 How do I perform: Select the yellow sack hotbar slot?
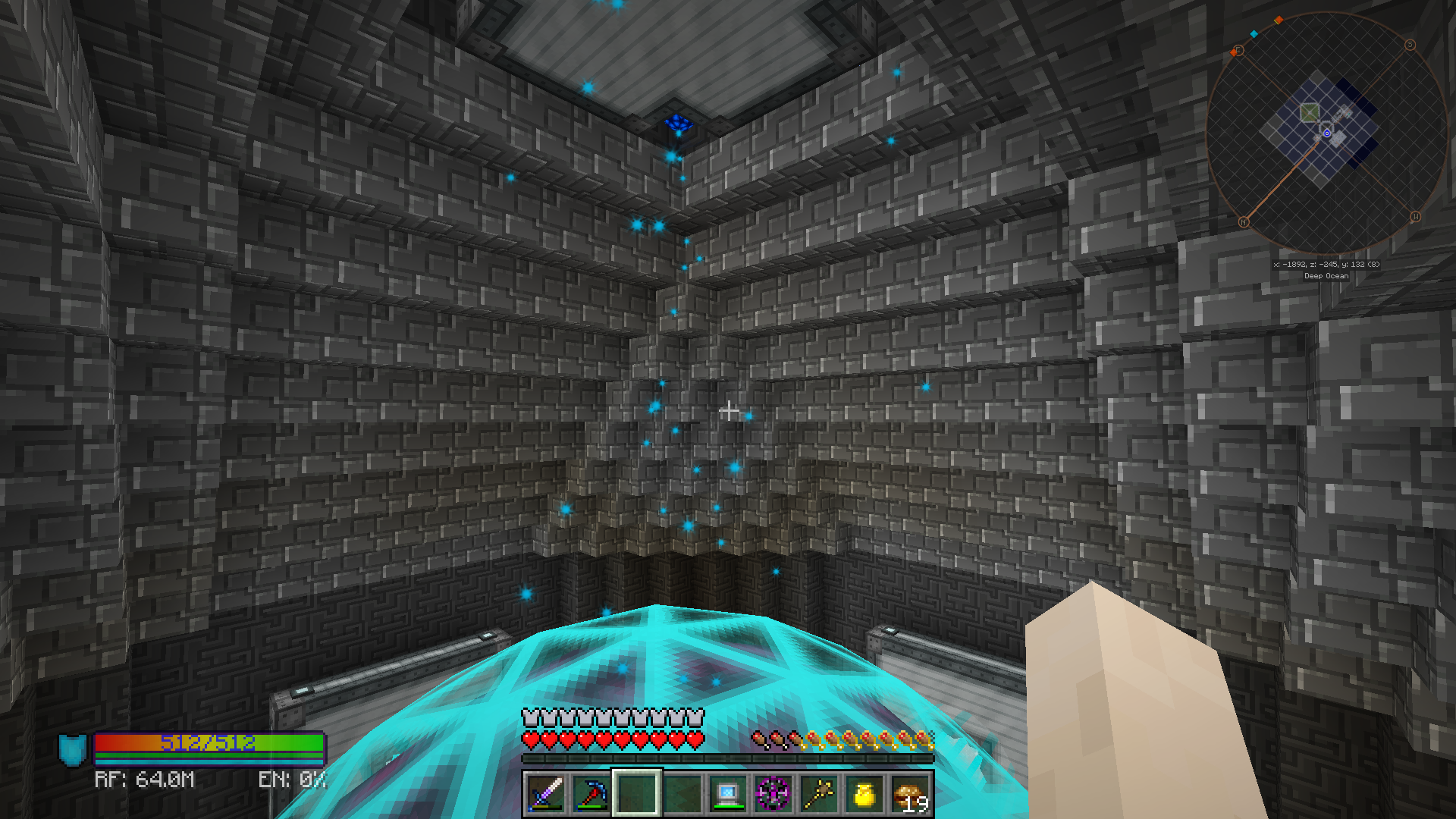pos(864,794)
